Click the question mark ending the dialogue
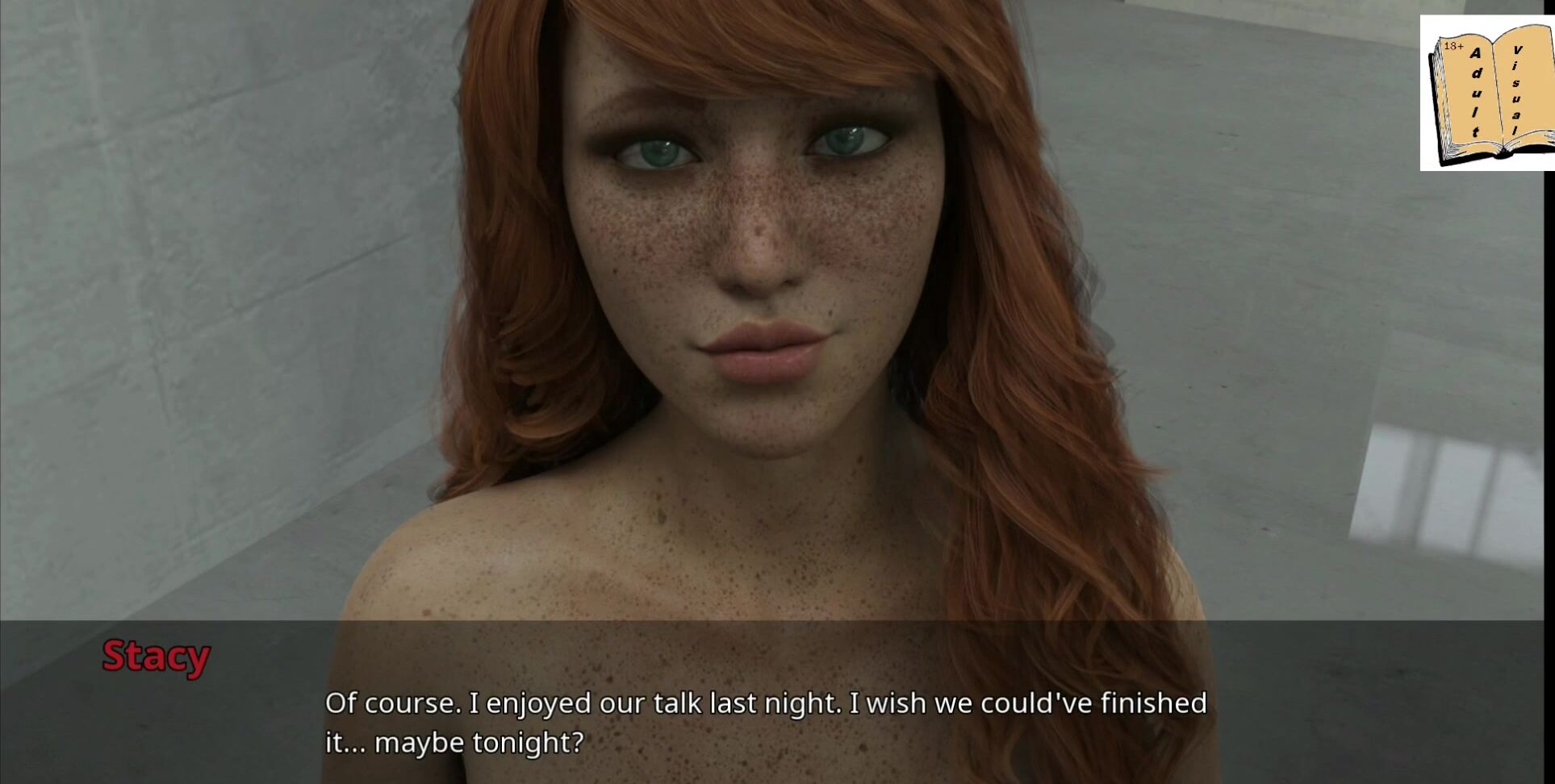This screenshot has height=784, width=1555. (578, 743)
